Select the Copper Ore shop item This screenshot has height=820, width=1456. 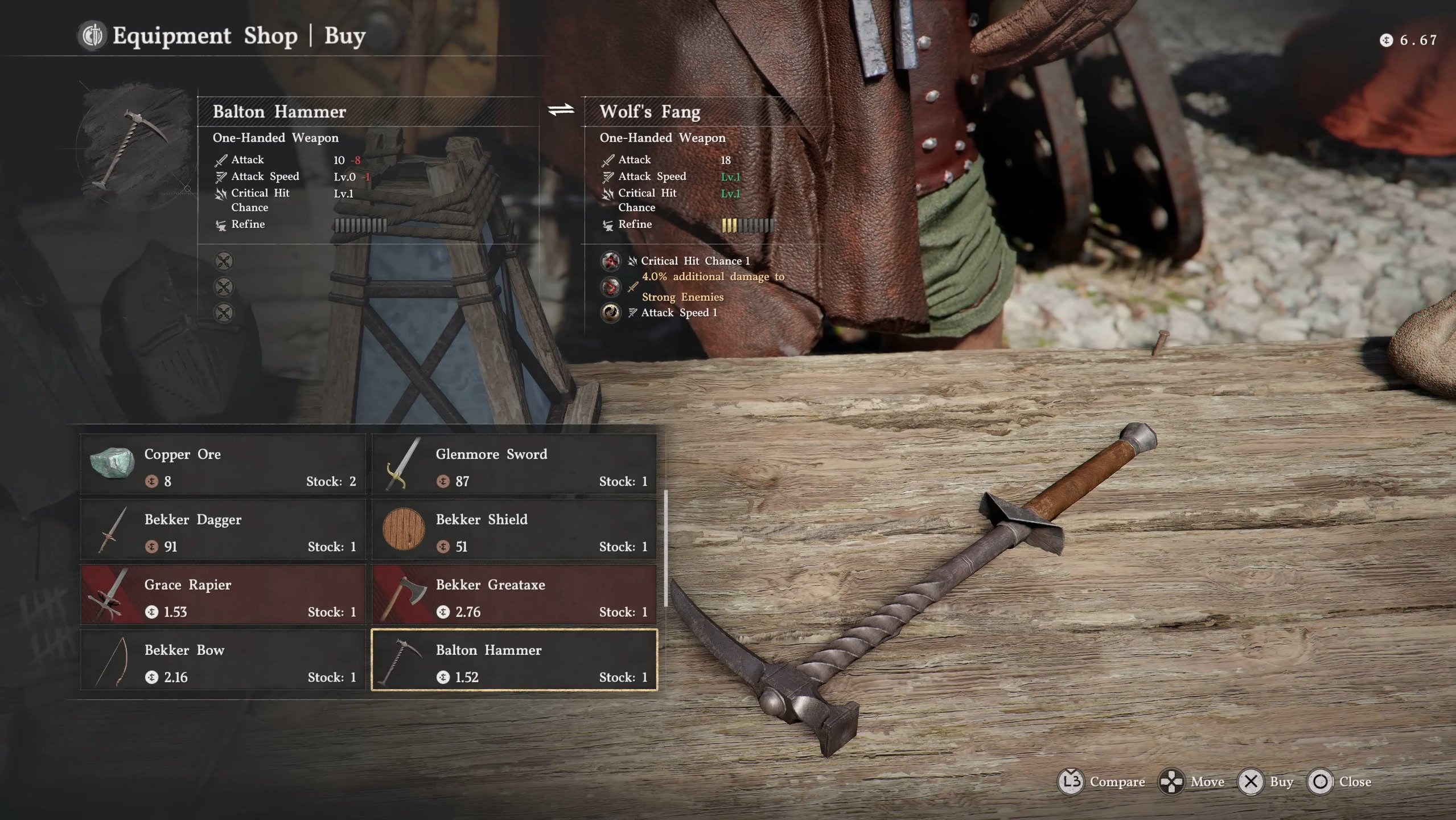point(223,465)
